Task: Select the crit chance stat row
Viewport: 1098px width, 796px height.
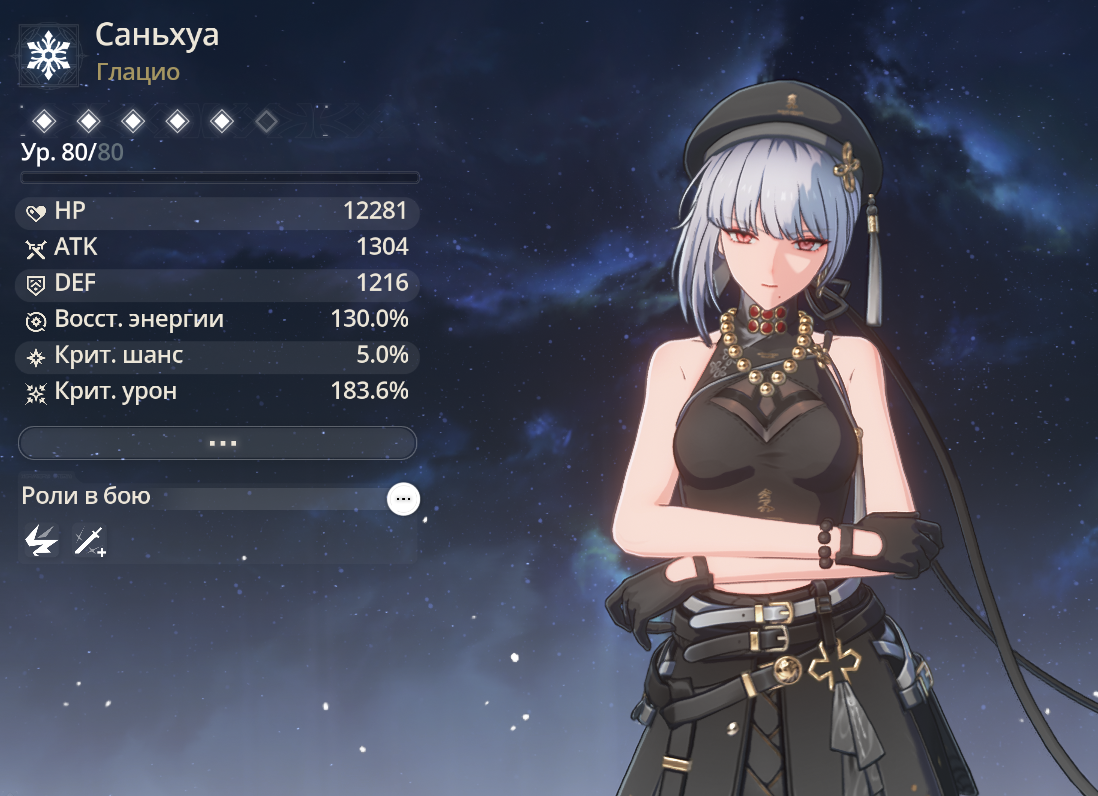Action: [x=218, y=355]
